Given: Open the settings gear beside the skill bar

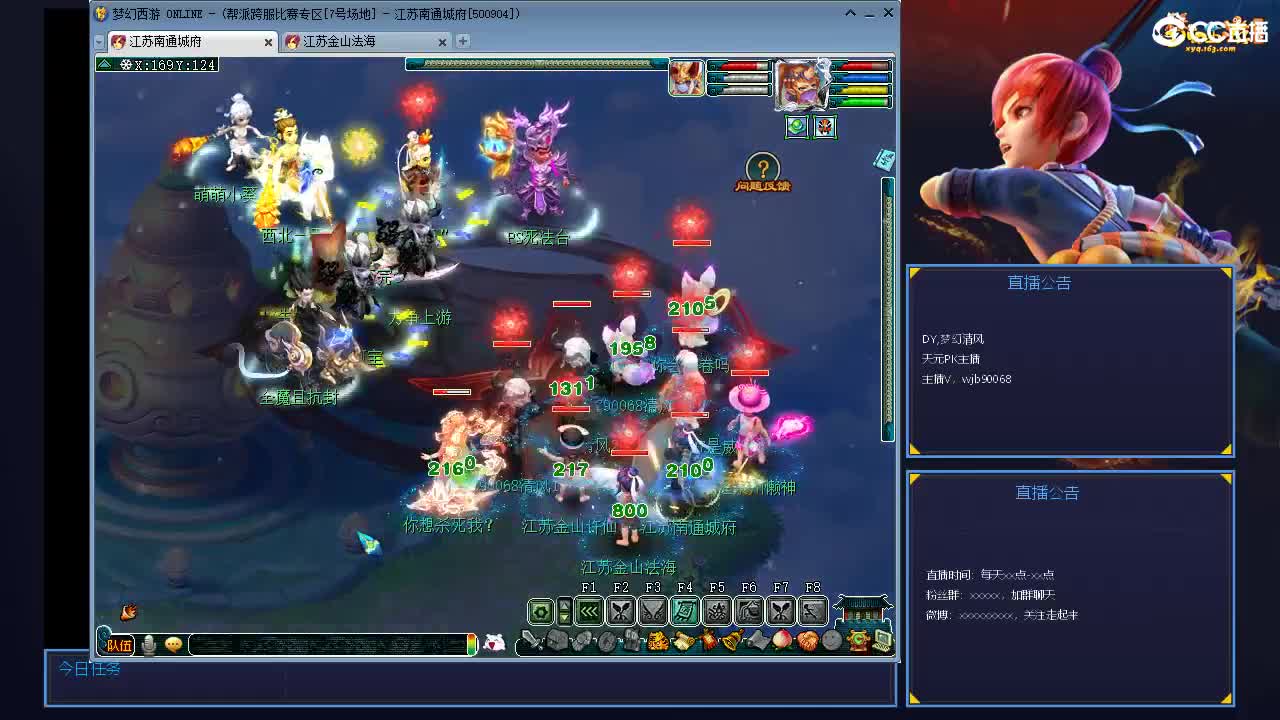Looking at the screenshot, I should [539, 611].
